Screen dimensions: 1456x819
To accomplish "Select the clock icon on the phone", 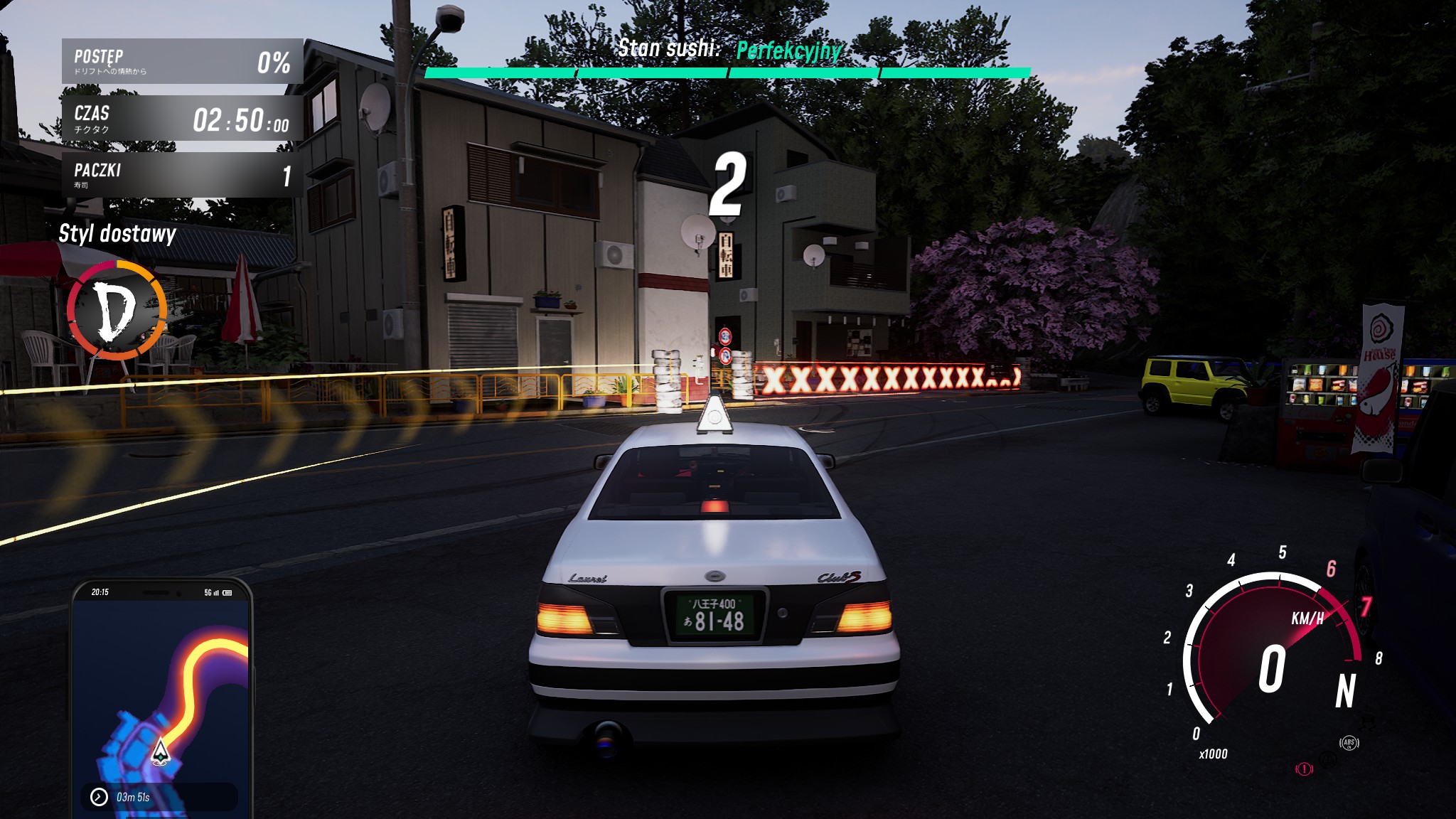I will coord(99,797).
